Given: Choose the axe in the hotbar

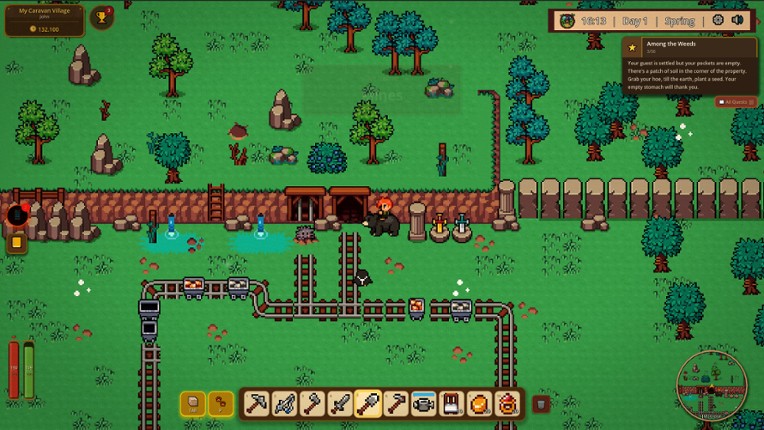Looking at the screenshot, I should tap(312, 404).
